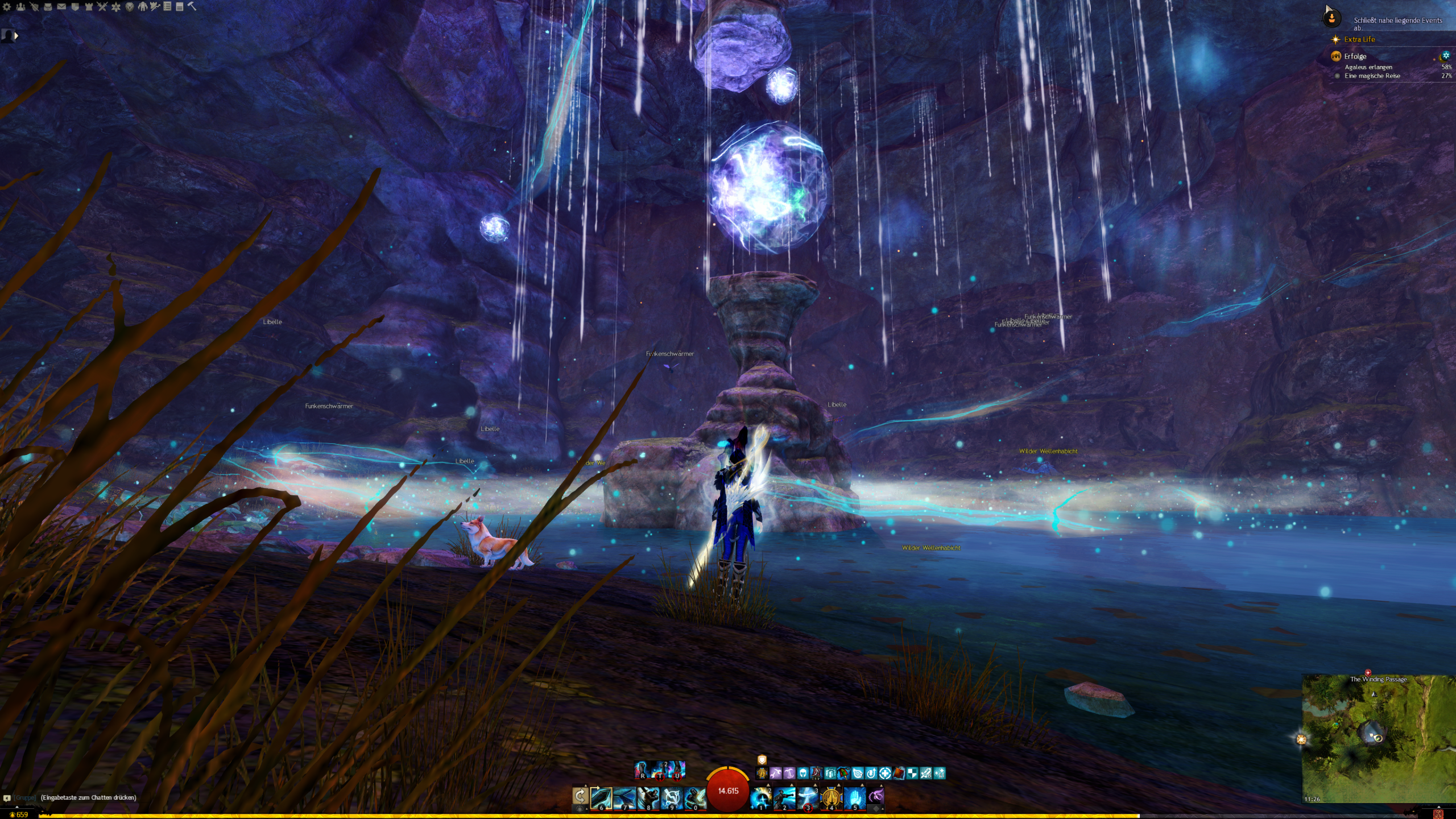Use the golden elite skill in slot 4
This screenshot has height=819, width=1456.
[x=831, y=797]
